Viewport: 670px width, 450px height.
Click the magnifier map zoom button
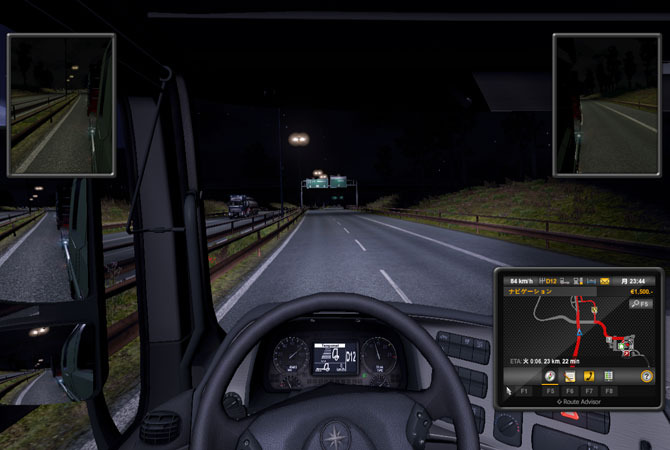click(x=640, y=302)
